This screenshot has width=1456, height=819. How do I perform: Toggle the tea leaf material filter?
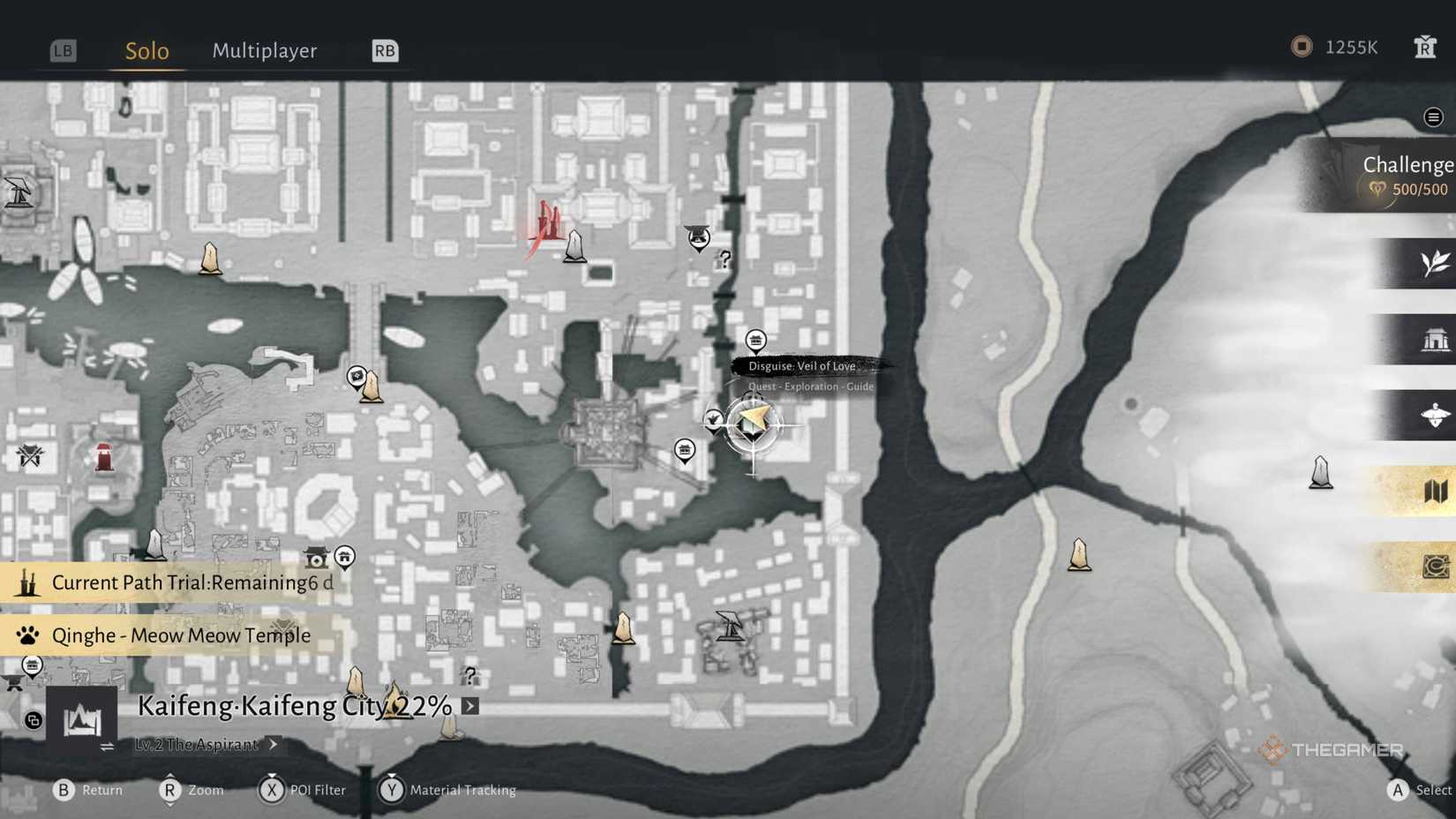coord(1437,263)
